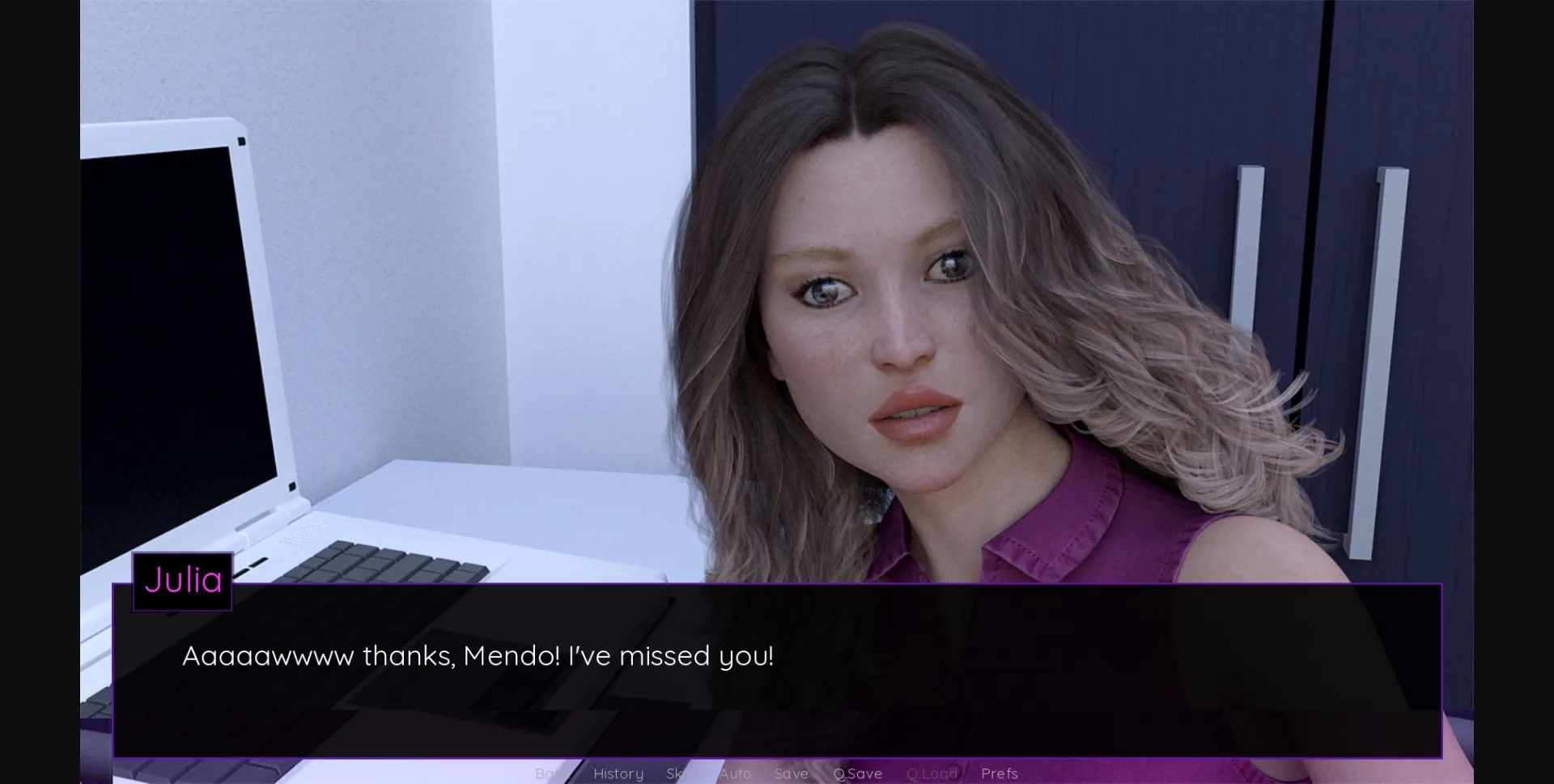Click Auto to let dialogue play automatically
The image size is (1554, 784).
pyautogui.click(x=736, y=773)
